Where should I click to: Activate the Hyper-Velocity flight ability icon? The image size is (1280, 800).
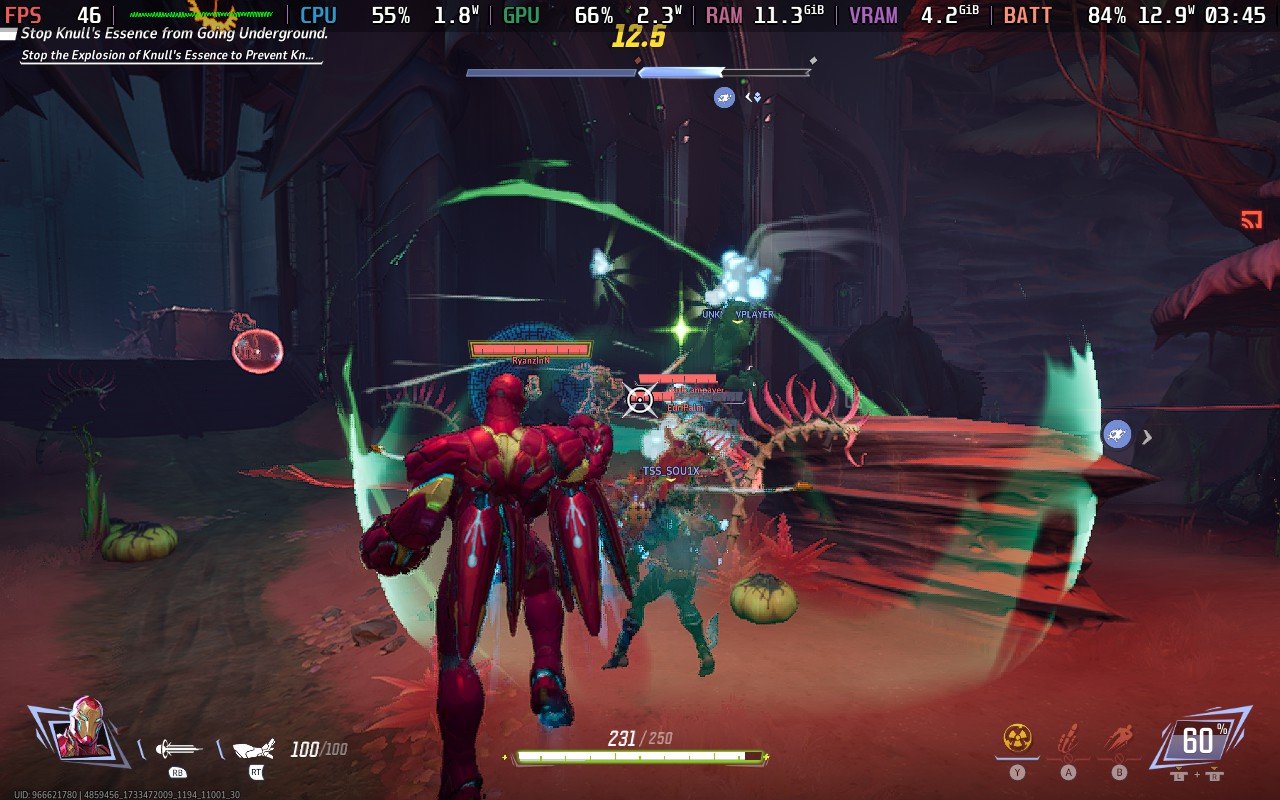[1119, 740]
